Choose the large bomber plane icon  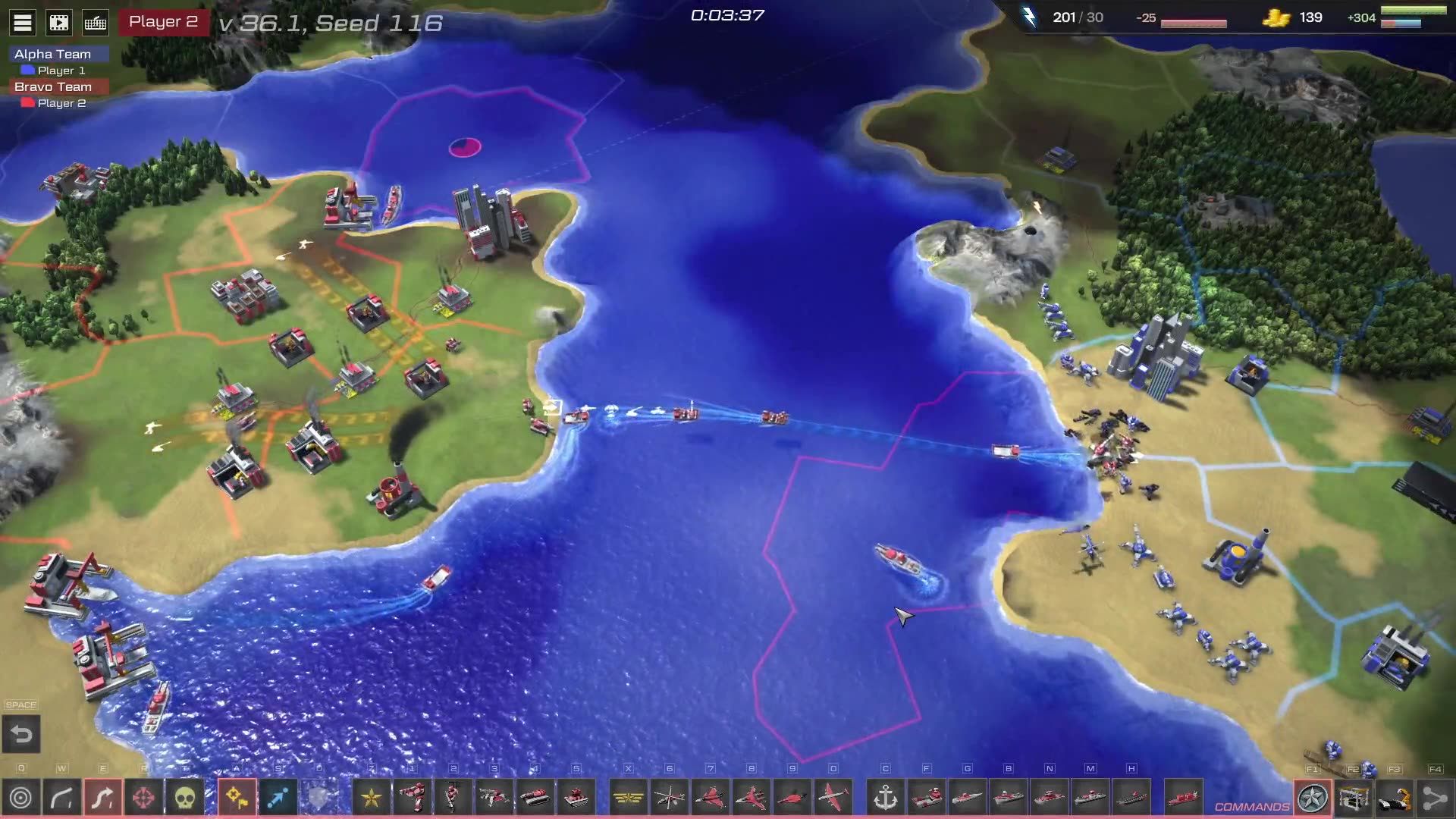point(833,798)
